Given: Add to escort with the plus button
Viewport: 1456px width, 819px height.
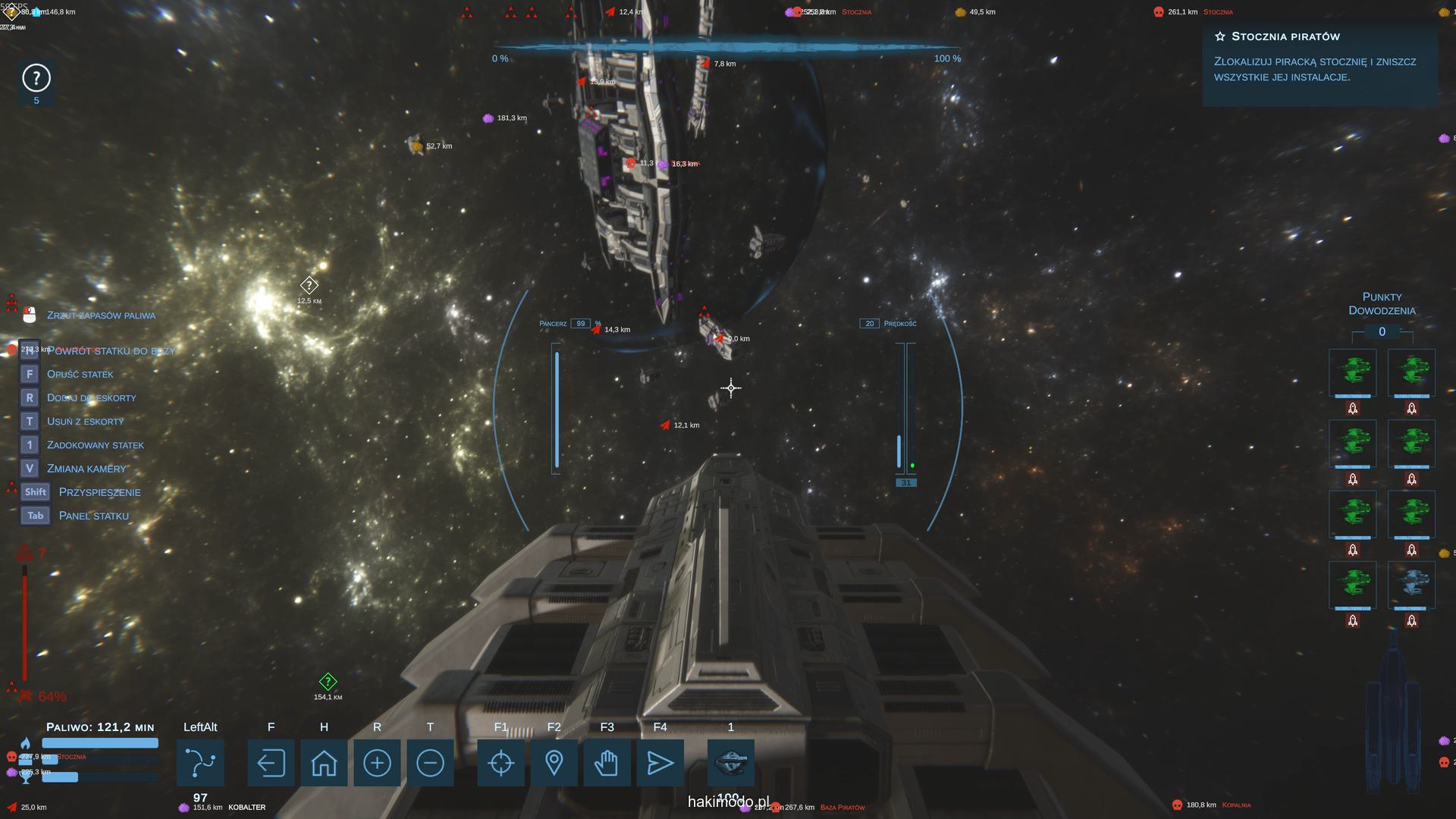Looking at the screenshot, I should point(377,763).
